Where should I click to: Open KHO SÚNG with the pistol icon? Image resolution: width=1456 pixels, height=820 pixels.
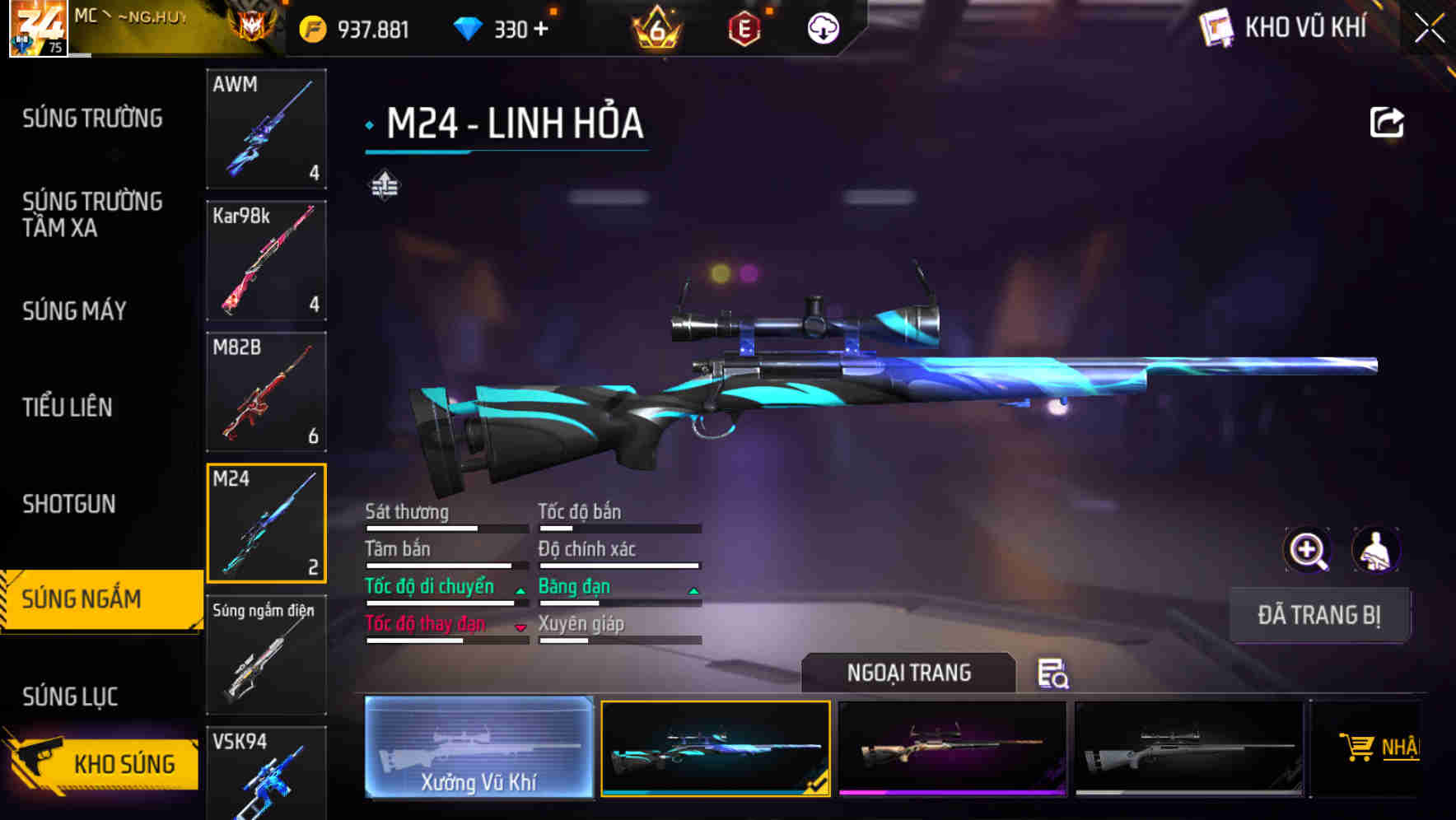[99, 763]
